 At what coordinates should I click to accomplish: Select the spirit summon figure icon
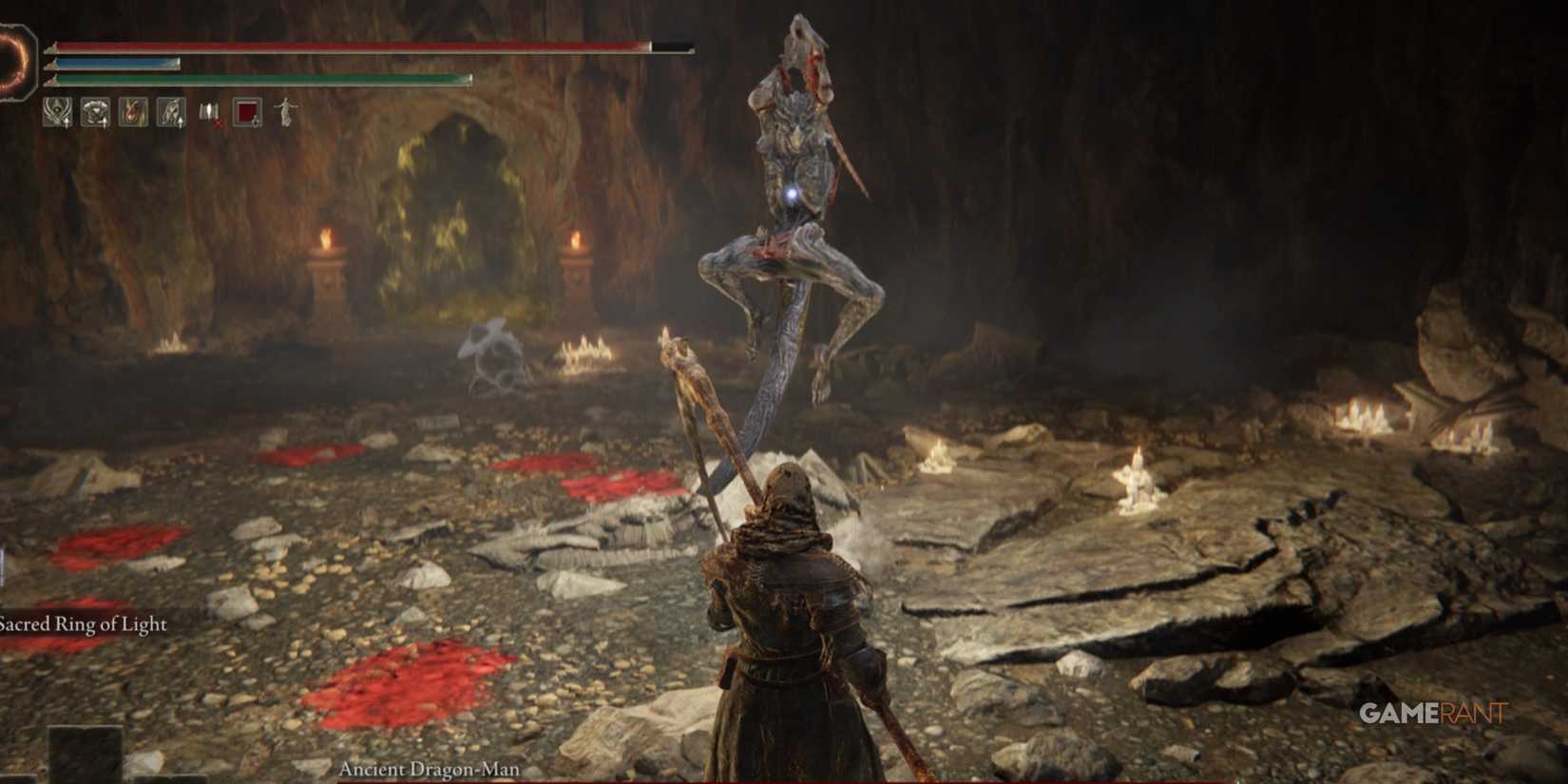tap(285, 111)
